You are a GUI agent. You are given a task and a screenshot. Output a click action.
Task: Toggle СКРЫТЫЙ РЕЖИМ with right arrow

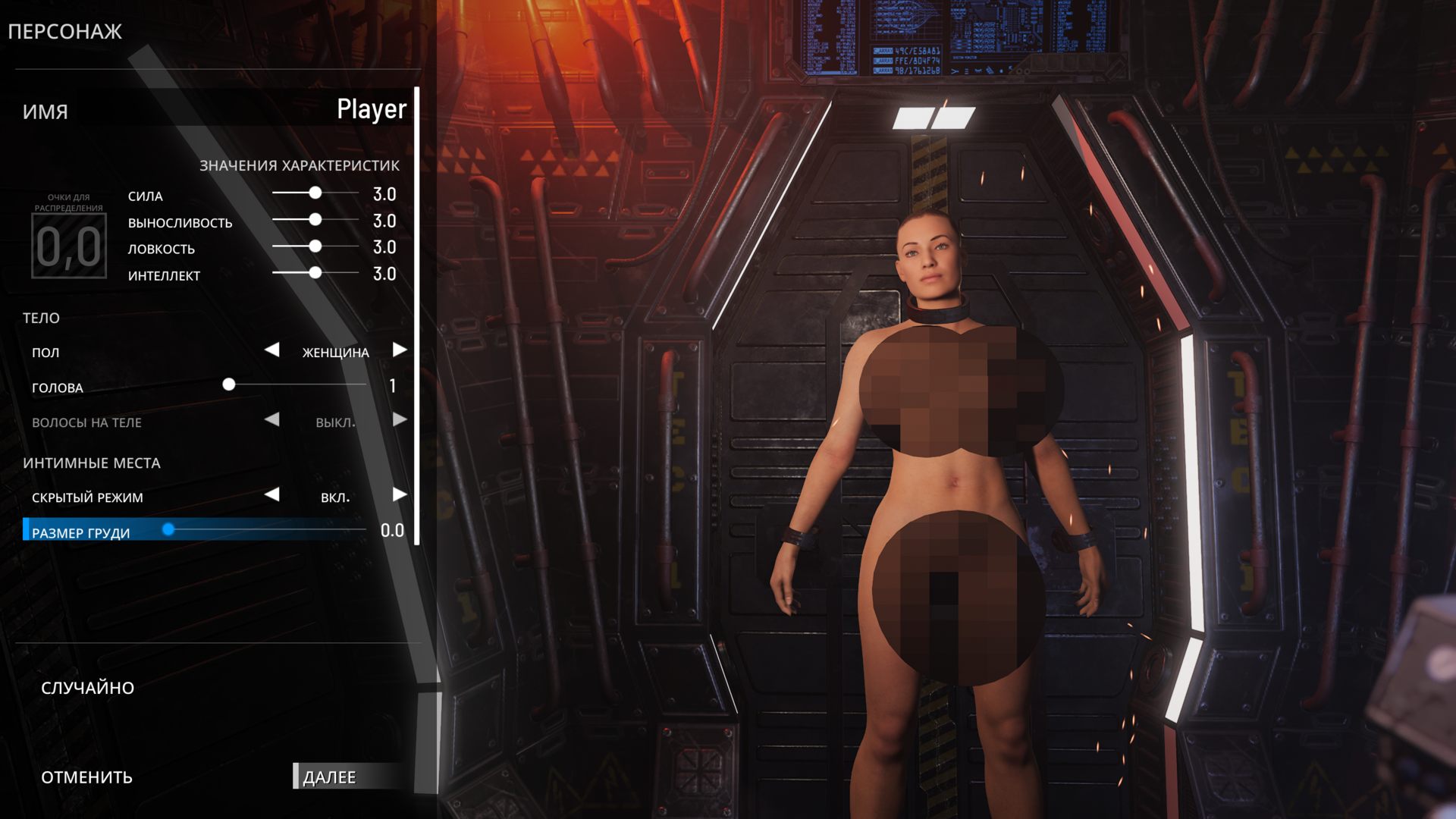[x=400, y=495]
